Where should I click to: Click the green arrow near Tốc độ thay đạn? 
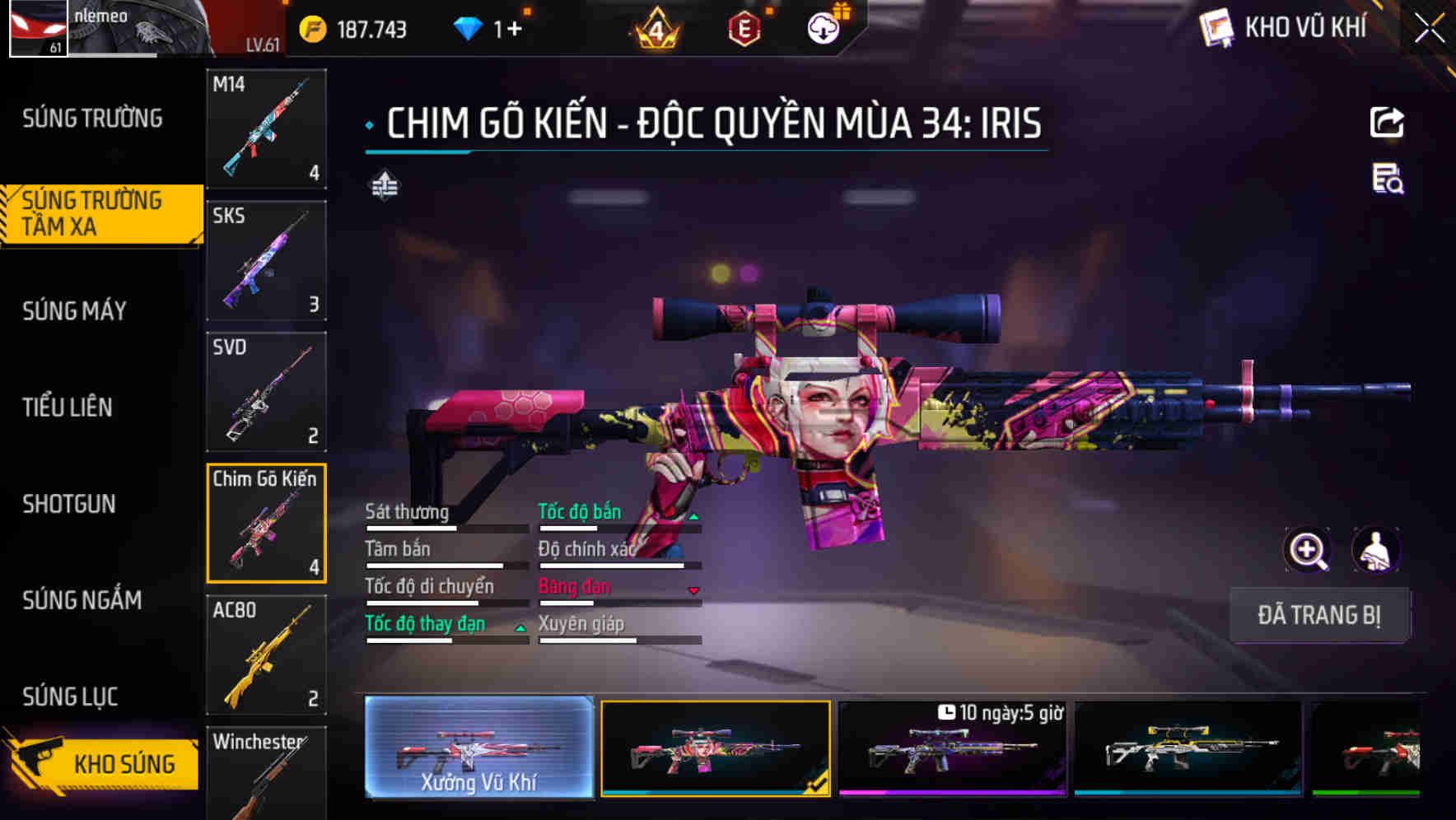pyautogui.click(x=521, y=631)
